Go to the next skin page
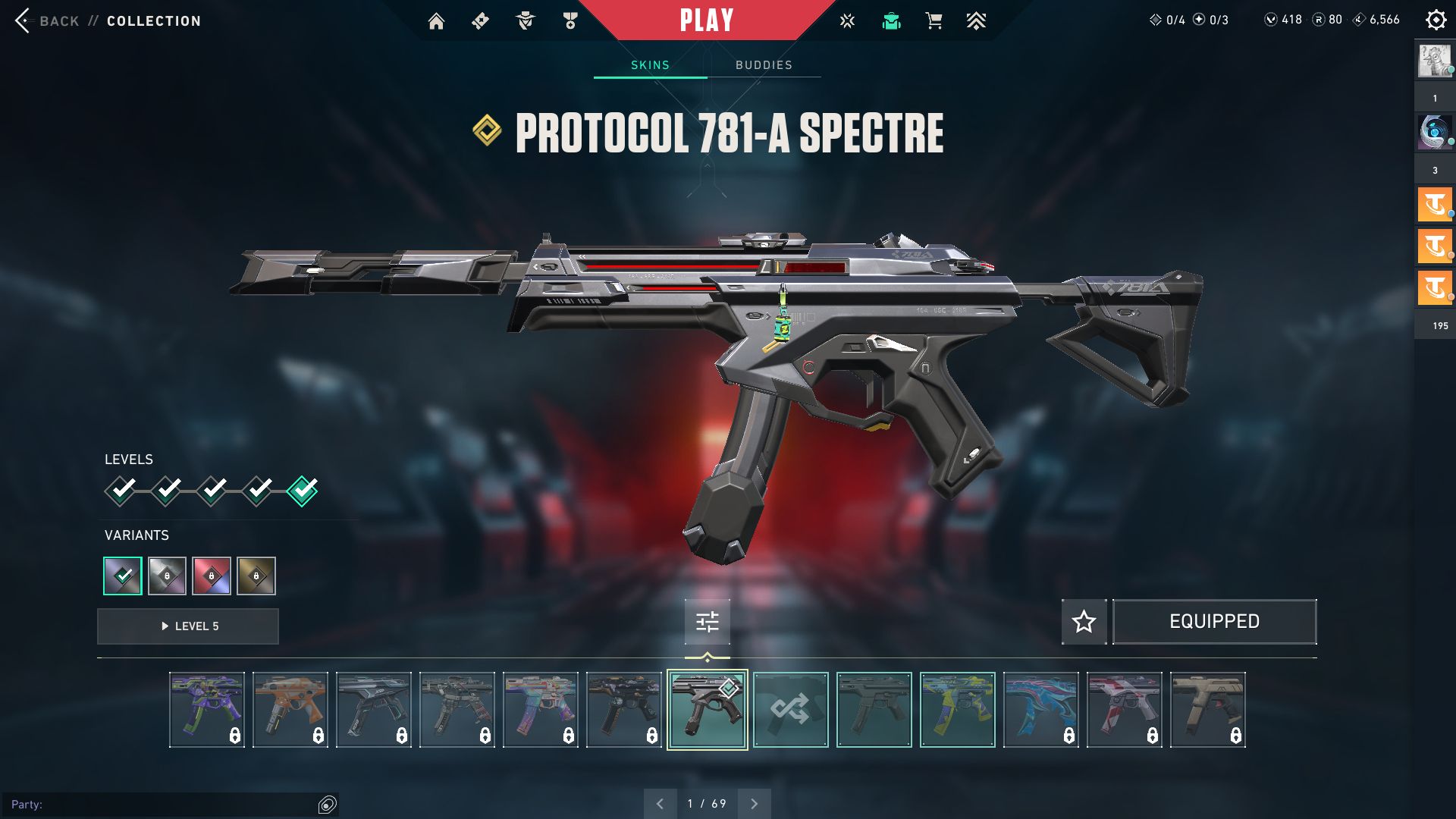 click(754, 804)
